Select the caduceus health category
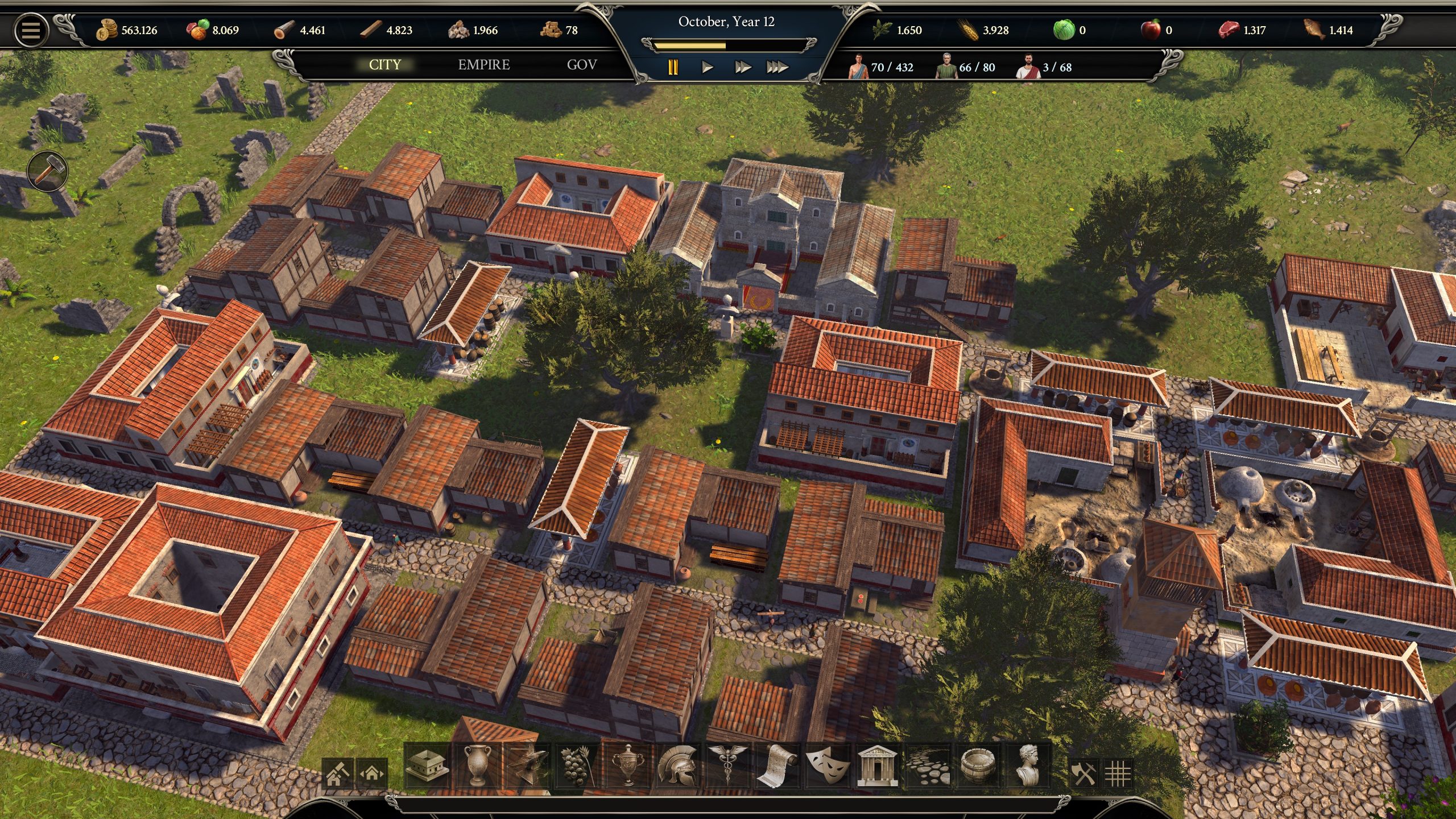1456x819 pixels. point(726,766)
